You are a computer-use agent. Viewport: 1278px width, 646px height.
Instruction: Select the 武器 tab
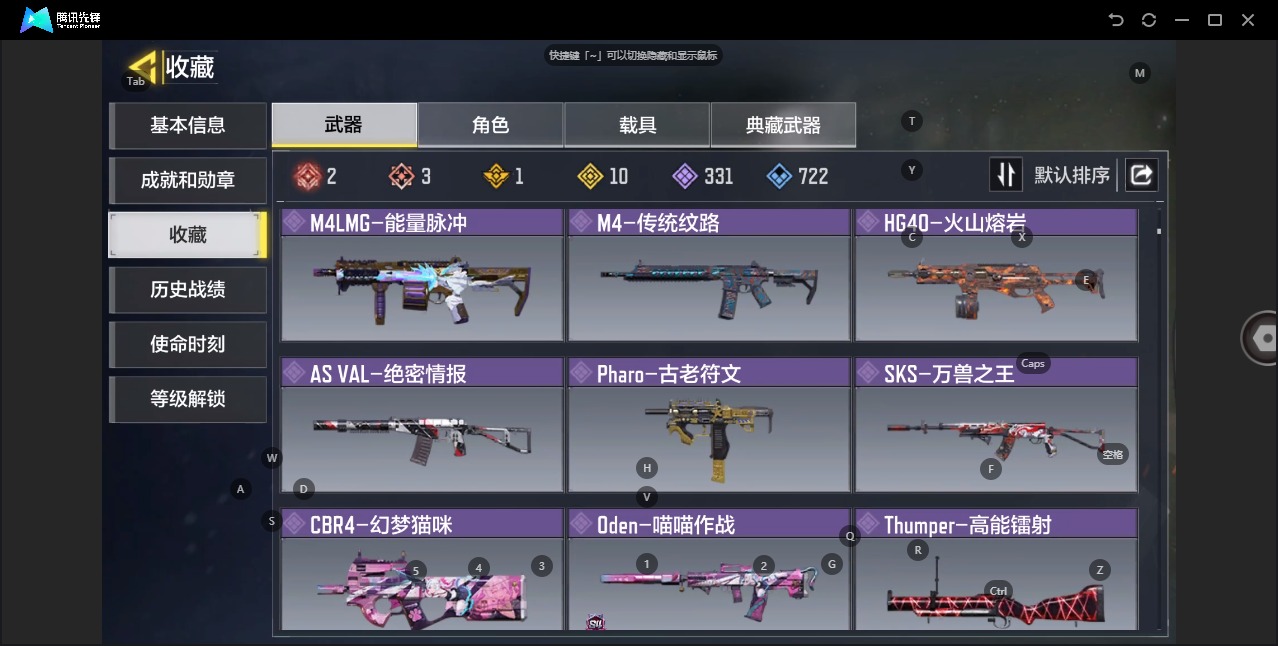point(344,125)
